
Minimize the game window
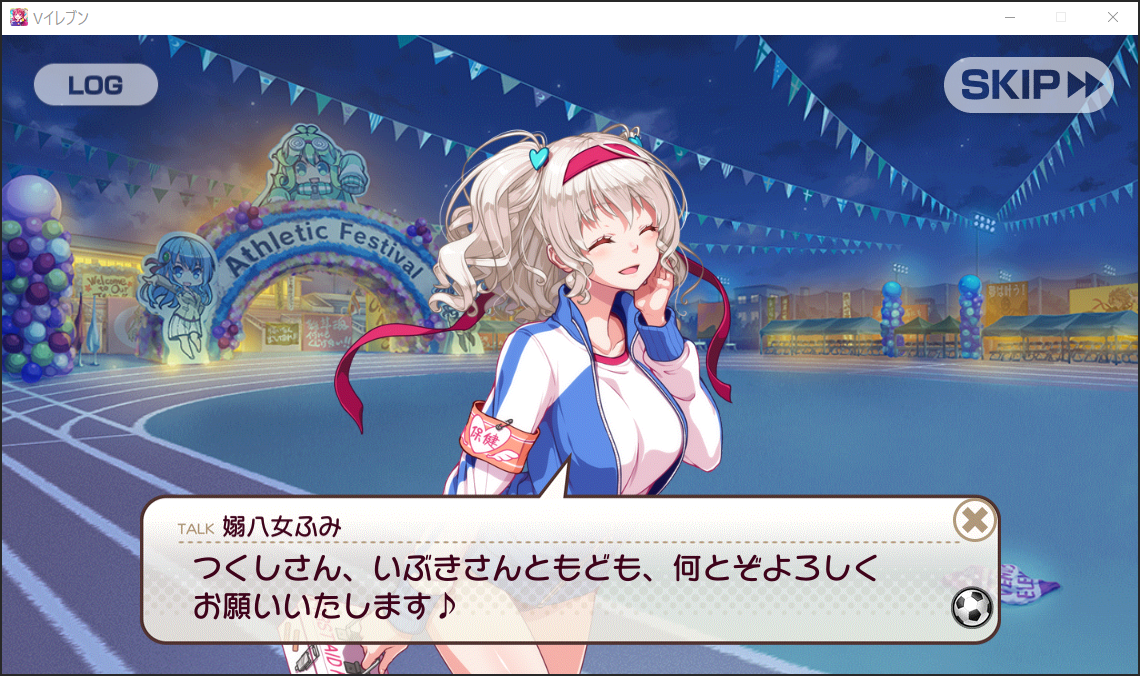1010,17
